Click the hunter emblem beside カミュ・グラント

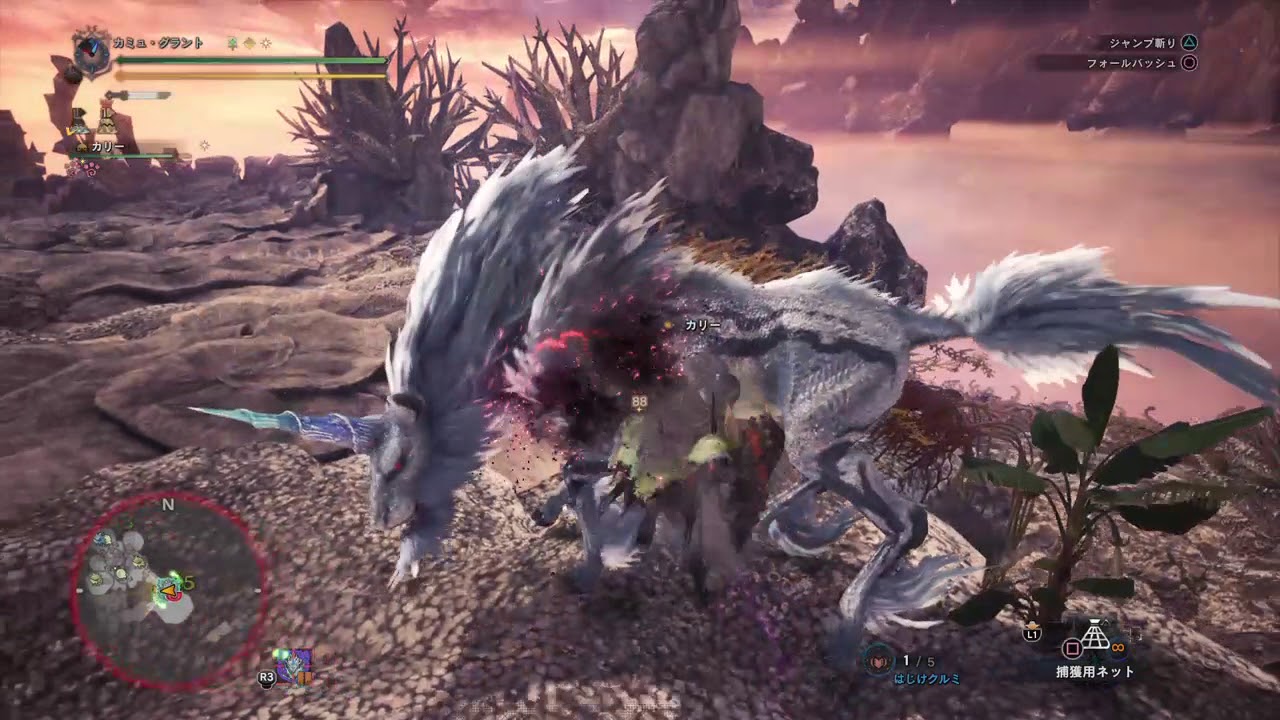click(92, 53)
